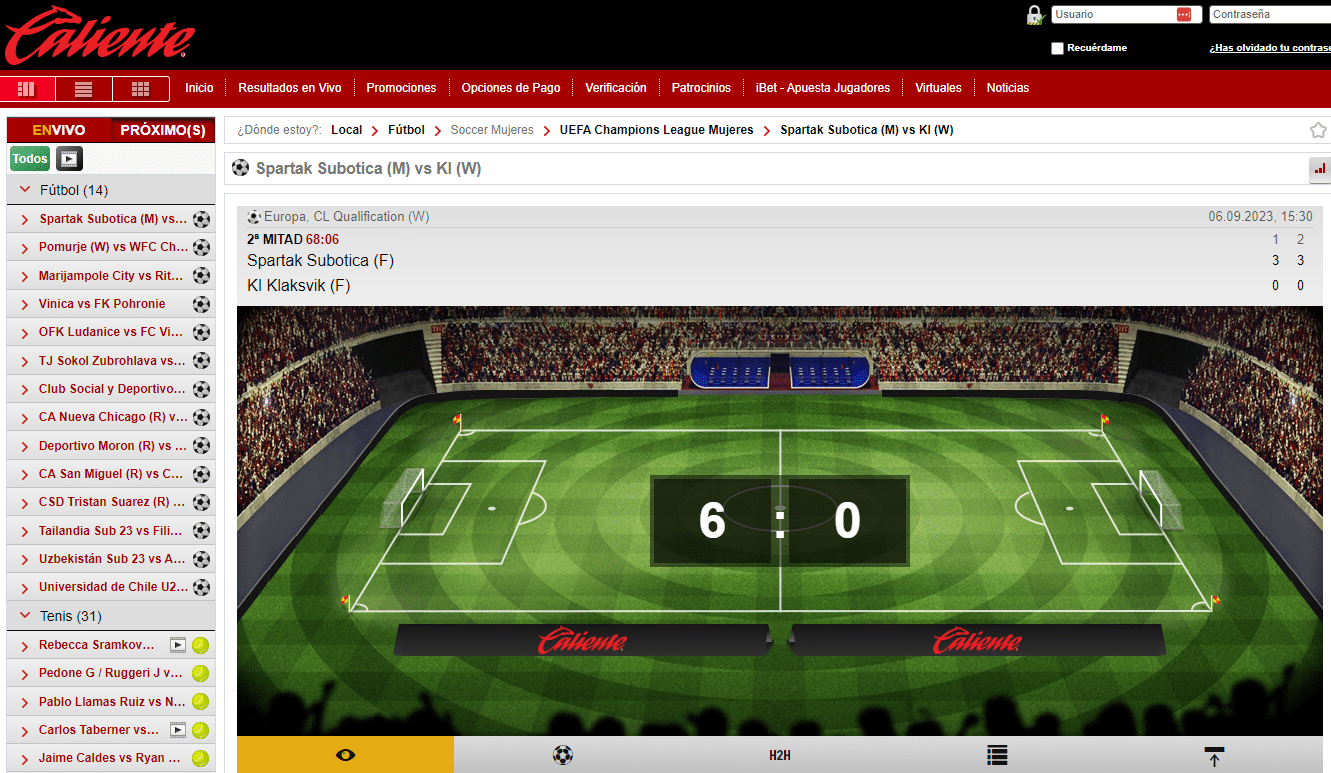
Task: Focus the Usuario input field
Action: click(1113, 15)
